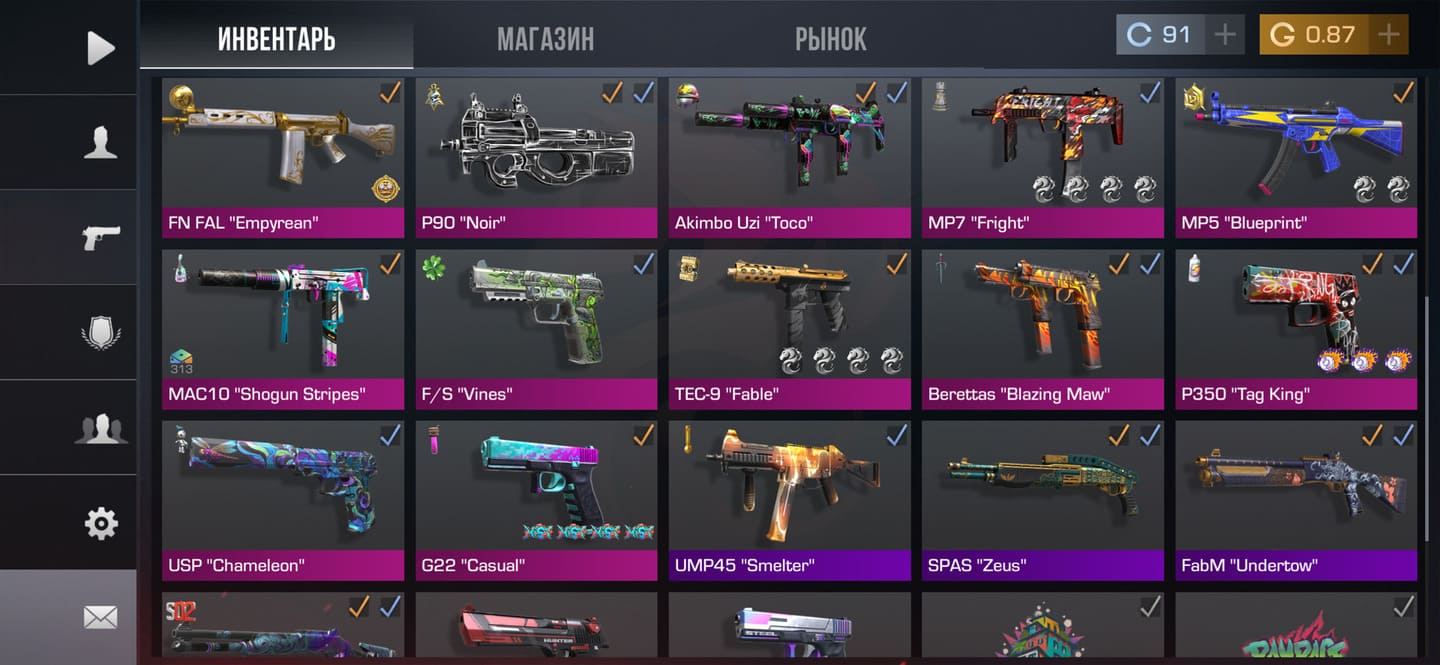Select the Инвентарь tab

tap(276, 39)
